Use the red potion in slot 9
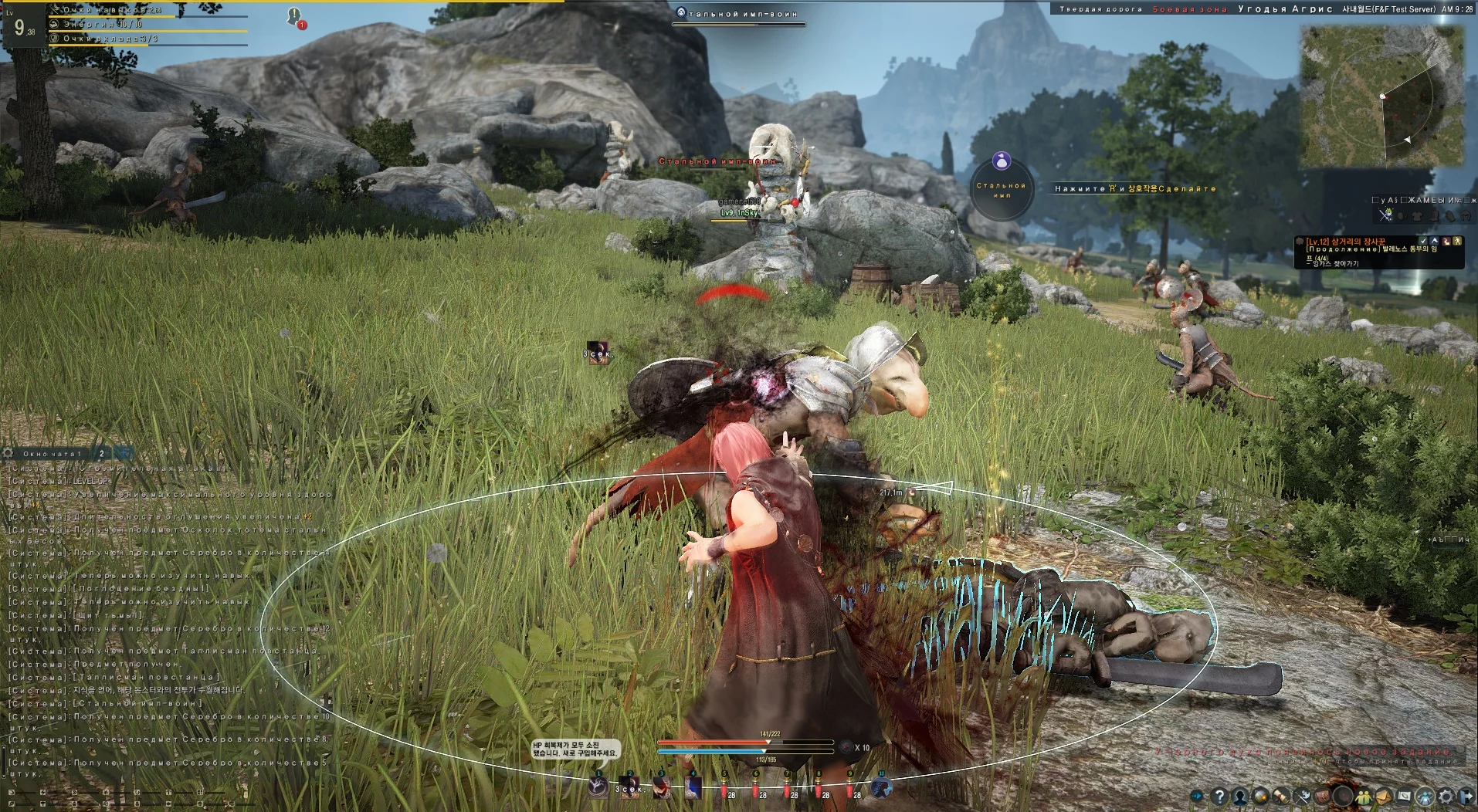This screenshot has width=1478, height=812. (x=850, y=787)
